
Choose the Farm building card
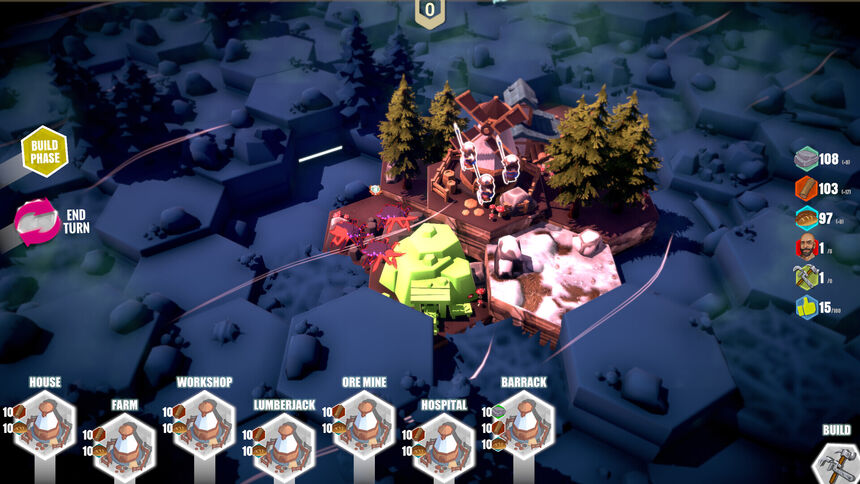125,446
